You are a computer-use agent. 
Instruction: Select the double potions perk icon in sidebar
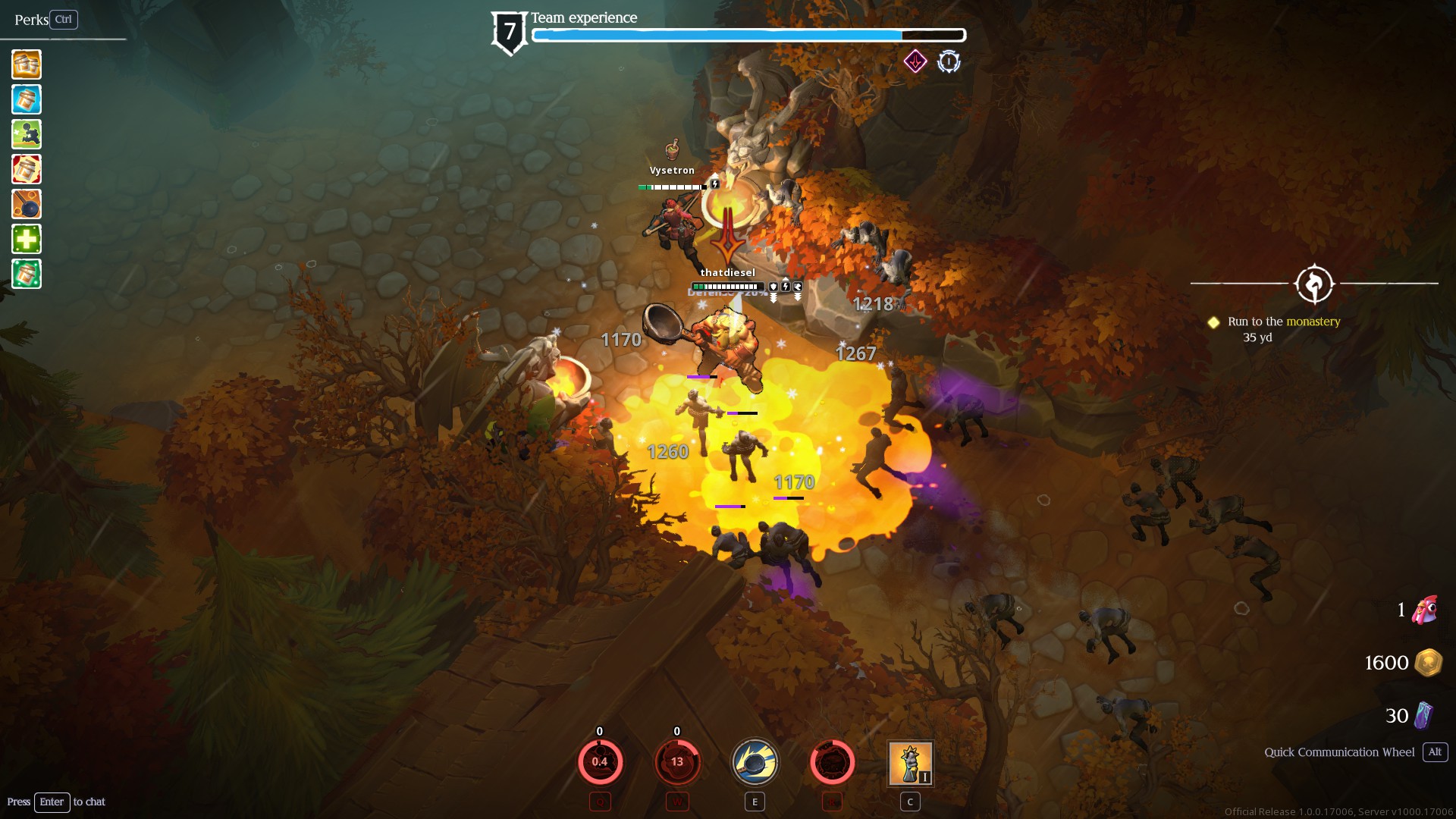point(26,65)
